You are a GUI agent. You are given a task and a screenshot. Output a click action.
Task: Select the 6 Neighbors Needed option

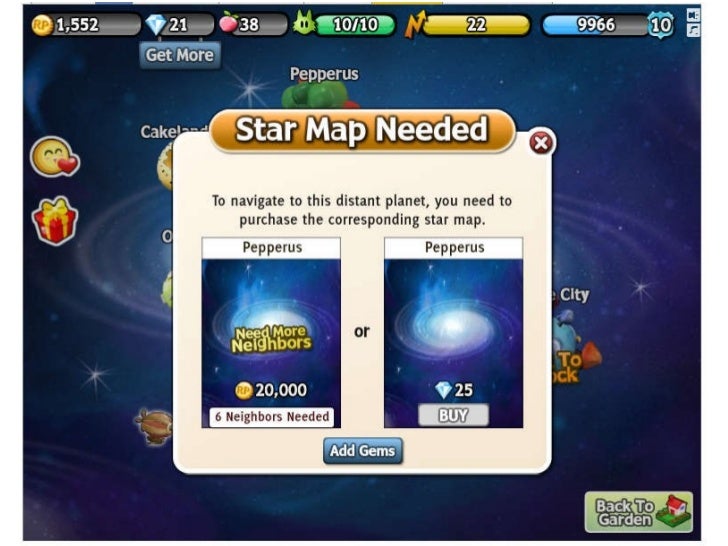(x=271, y=416)
